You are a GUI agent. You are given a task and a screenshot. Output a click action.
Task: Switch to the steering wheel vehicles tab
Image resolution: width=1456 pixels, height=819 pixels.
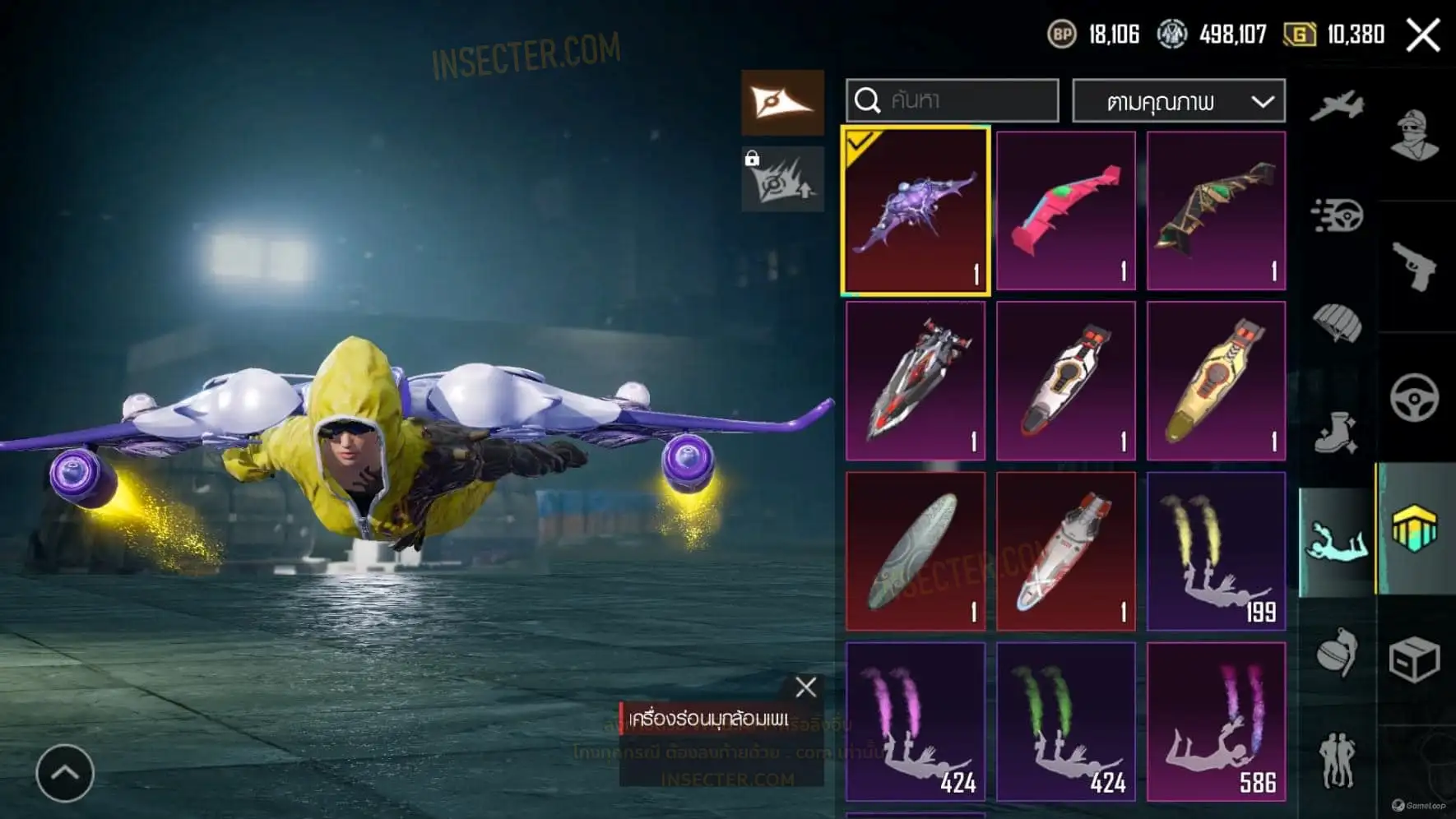1415,398
